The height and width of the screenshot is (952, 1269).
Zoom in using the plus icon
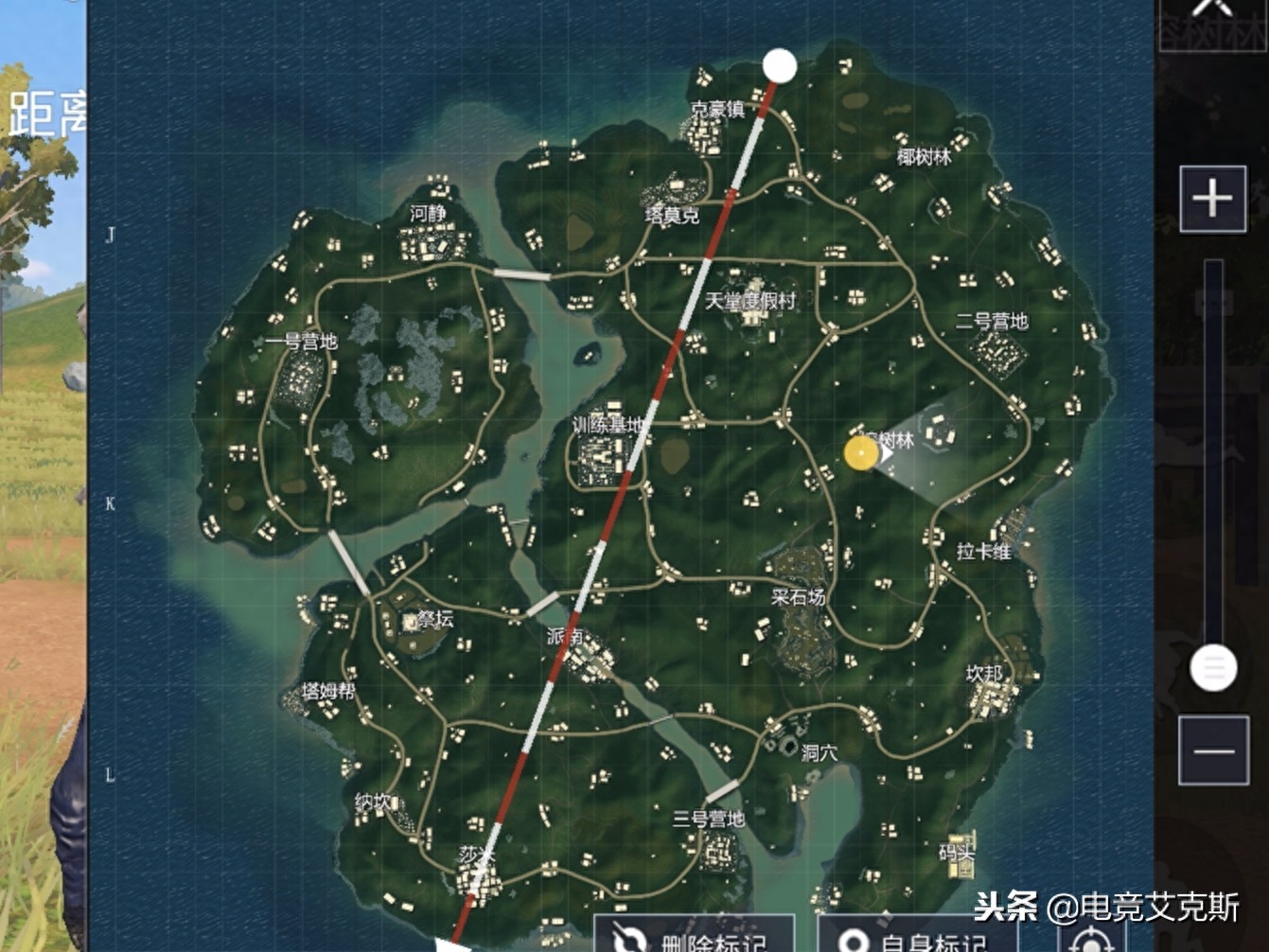1214,200
